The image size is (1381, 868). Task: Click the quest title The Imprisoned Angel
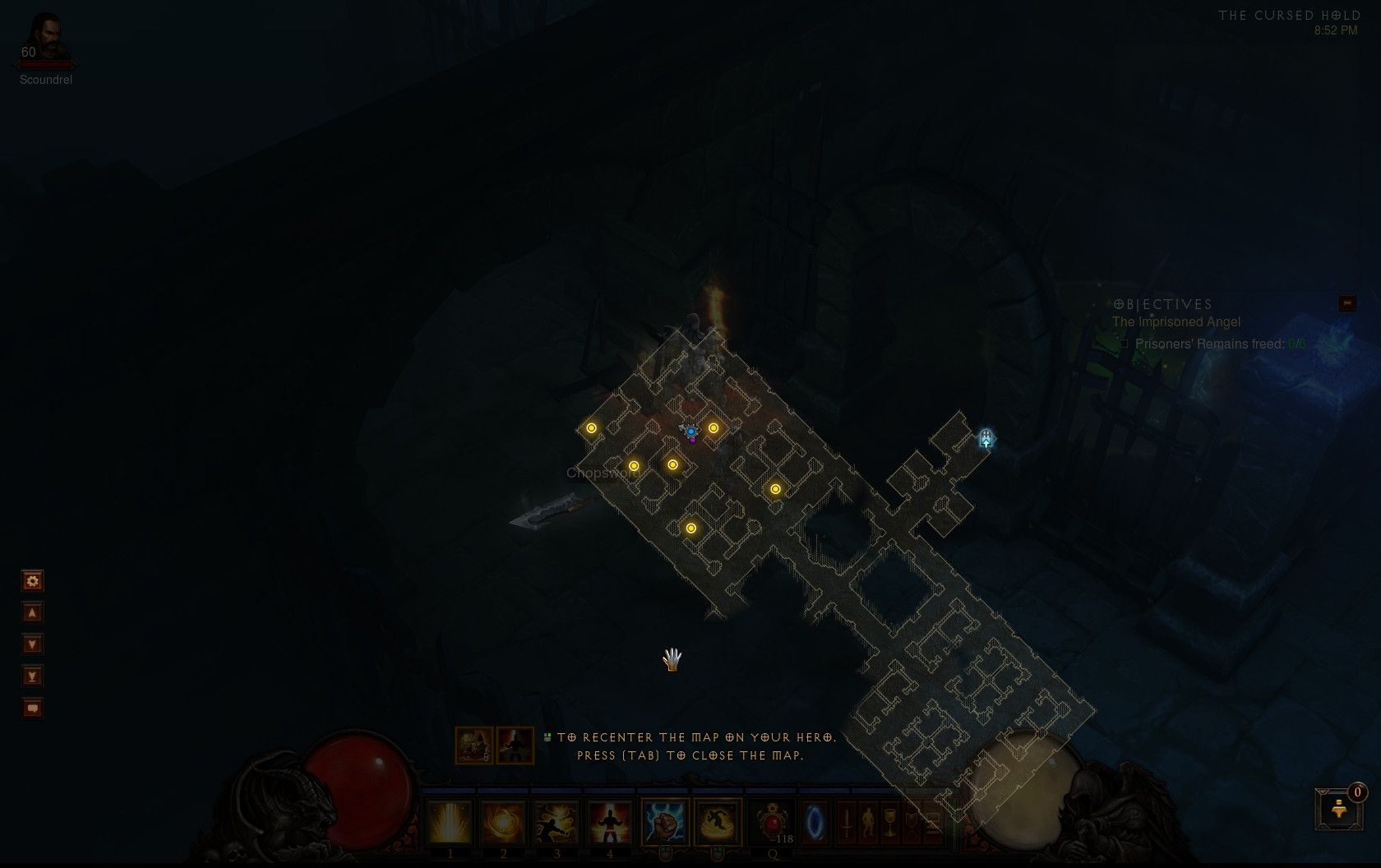(x=1178, y=322)
